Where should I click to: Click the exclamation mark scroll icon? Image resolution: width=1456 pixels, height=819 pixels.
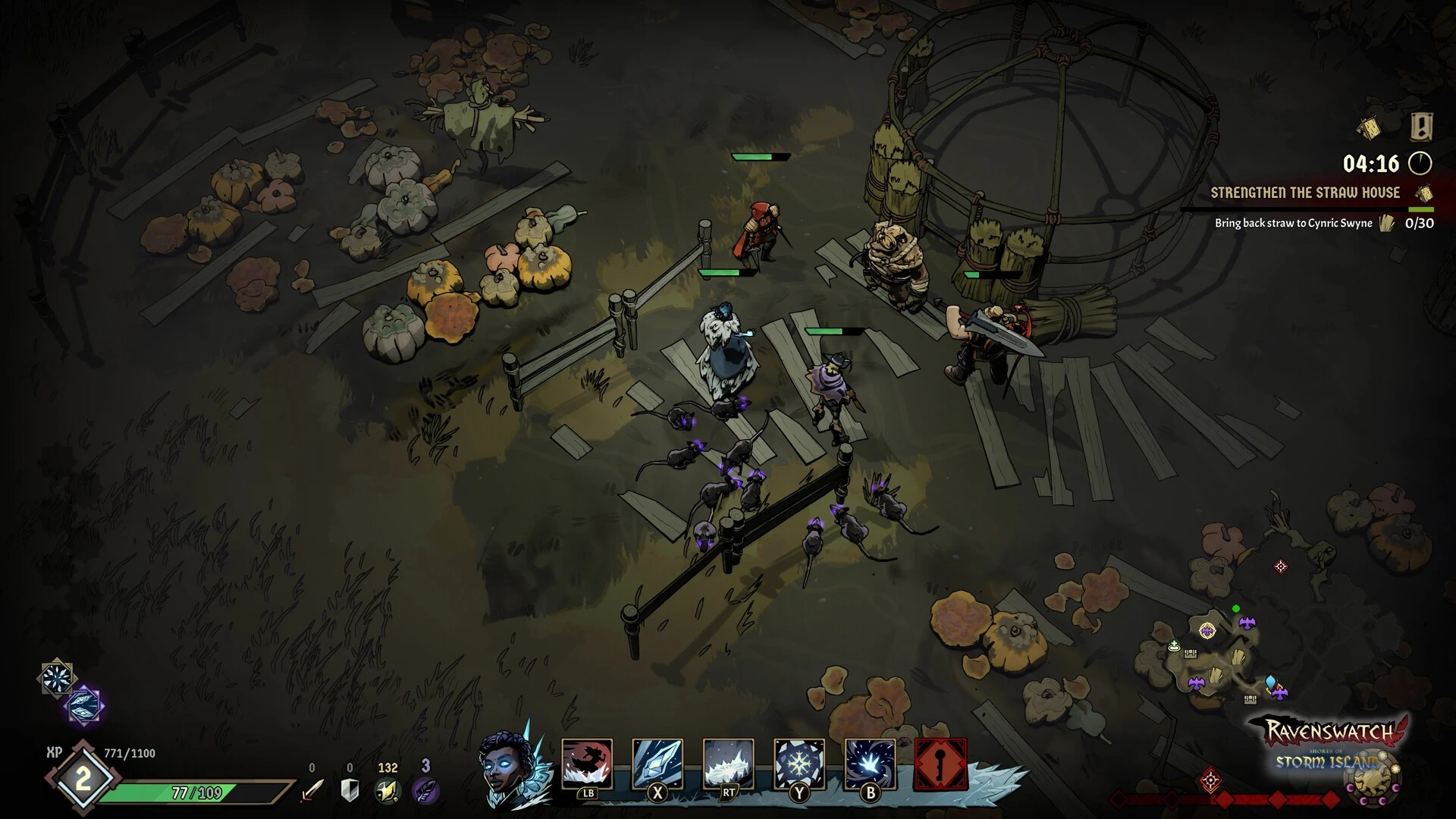(1421, 126)
